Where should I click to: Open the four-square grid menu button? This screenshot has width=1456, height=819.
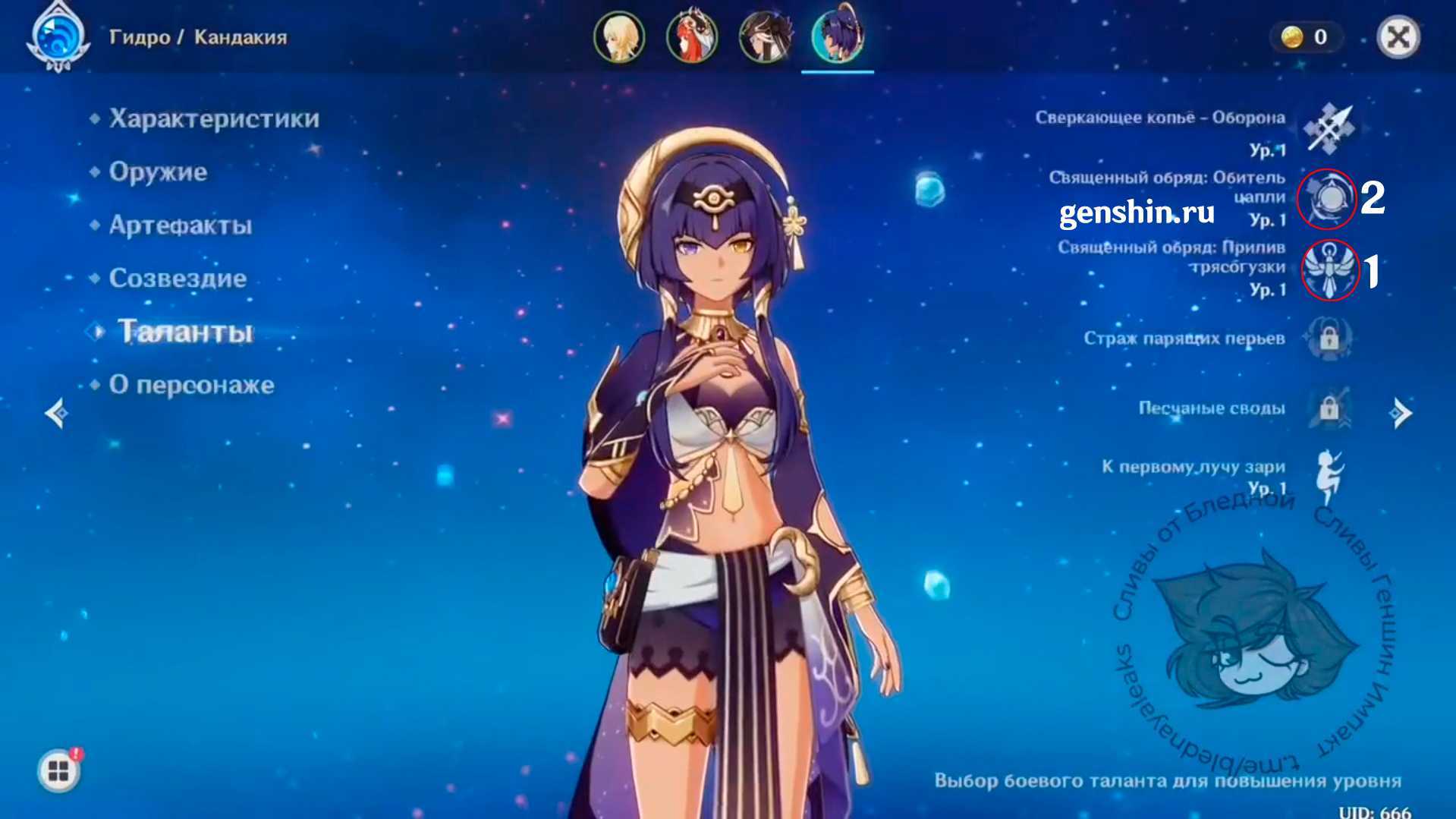(58, 771)
